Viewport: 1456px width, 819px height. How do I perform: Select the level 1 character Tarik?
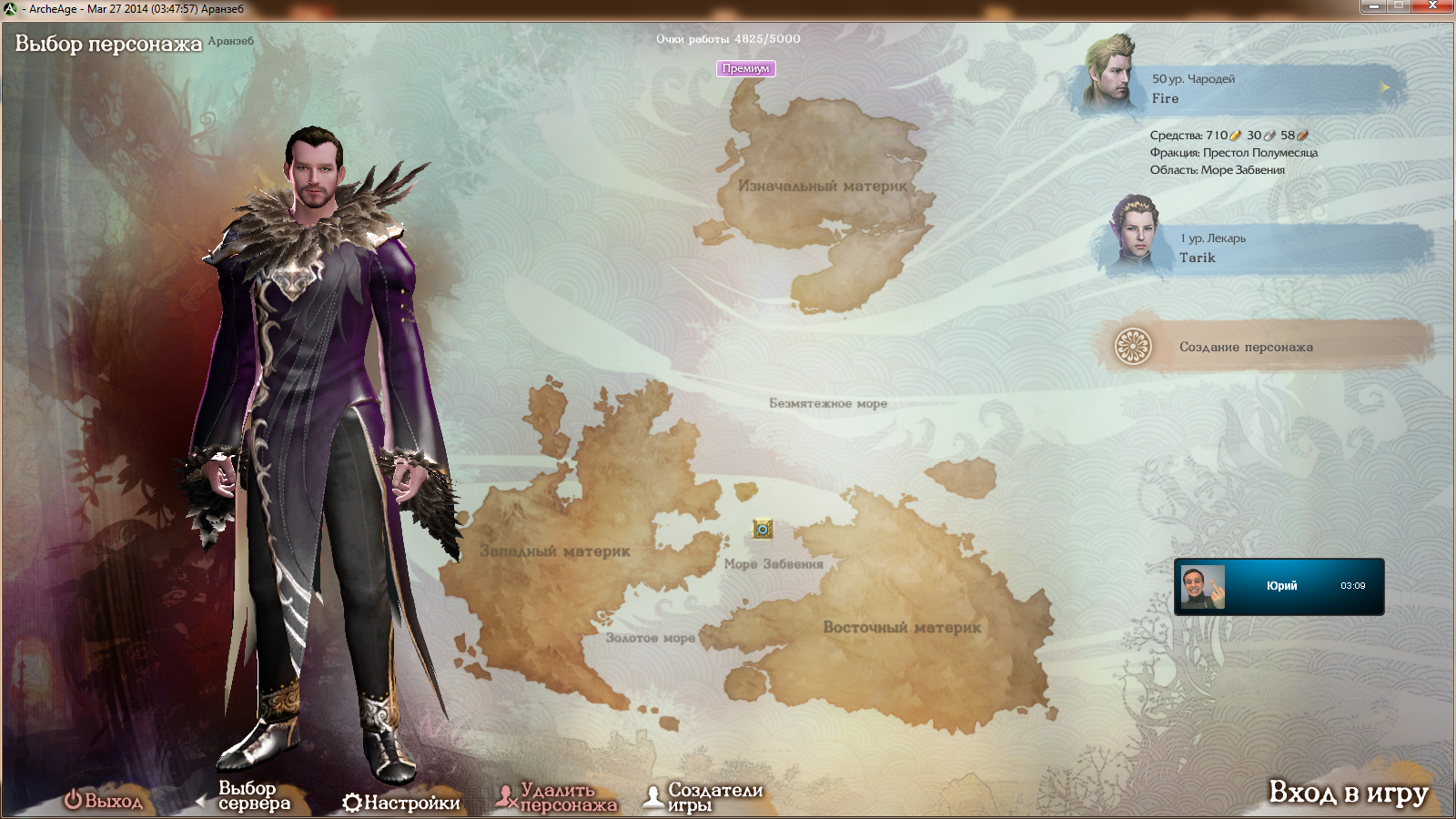pos(1265,248)
